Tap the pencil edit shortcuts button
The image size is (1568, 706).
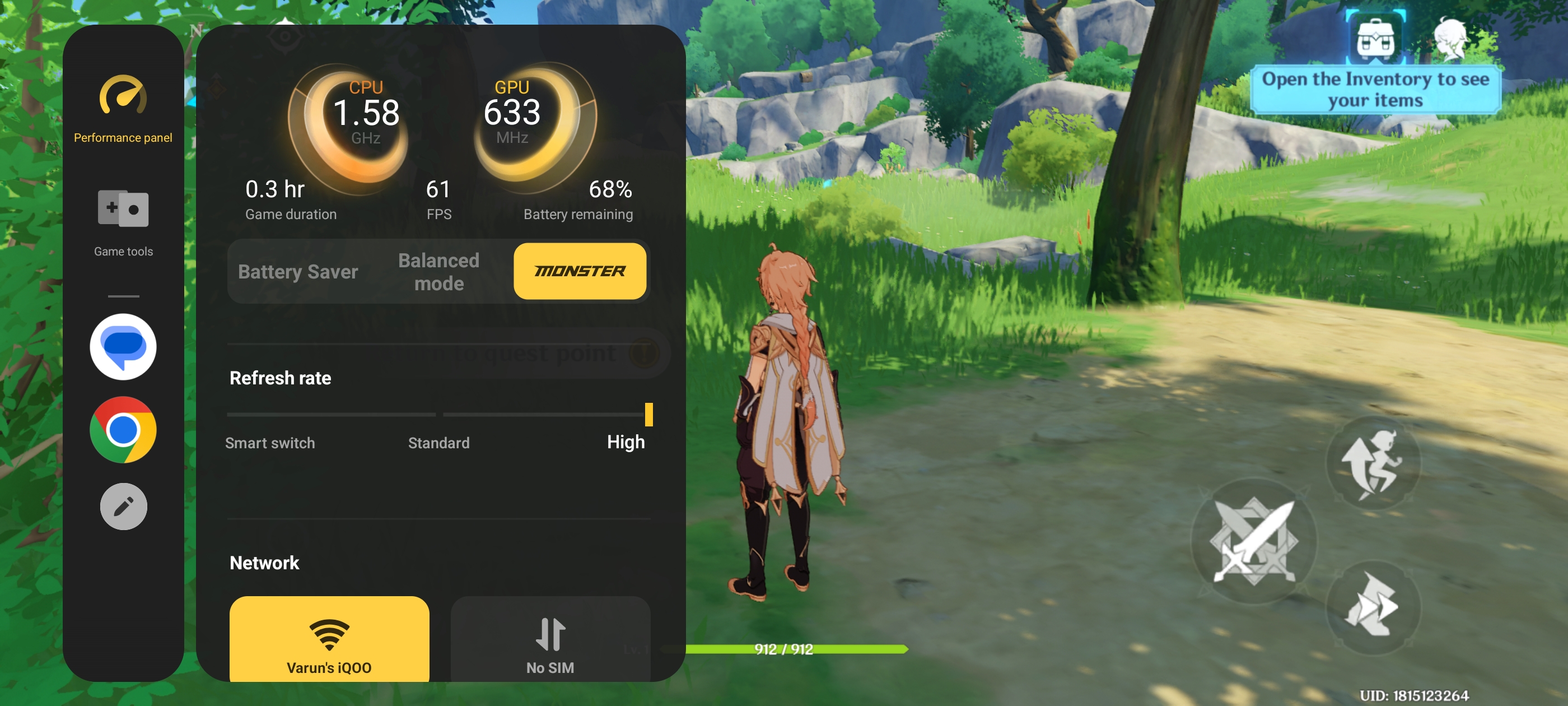click(x=123, y=506)
